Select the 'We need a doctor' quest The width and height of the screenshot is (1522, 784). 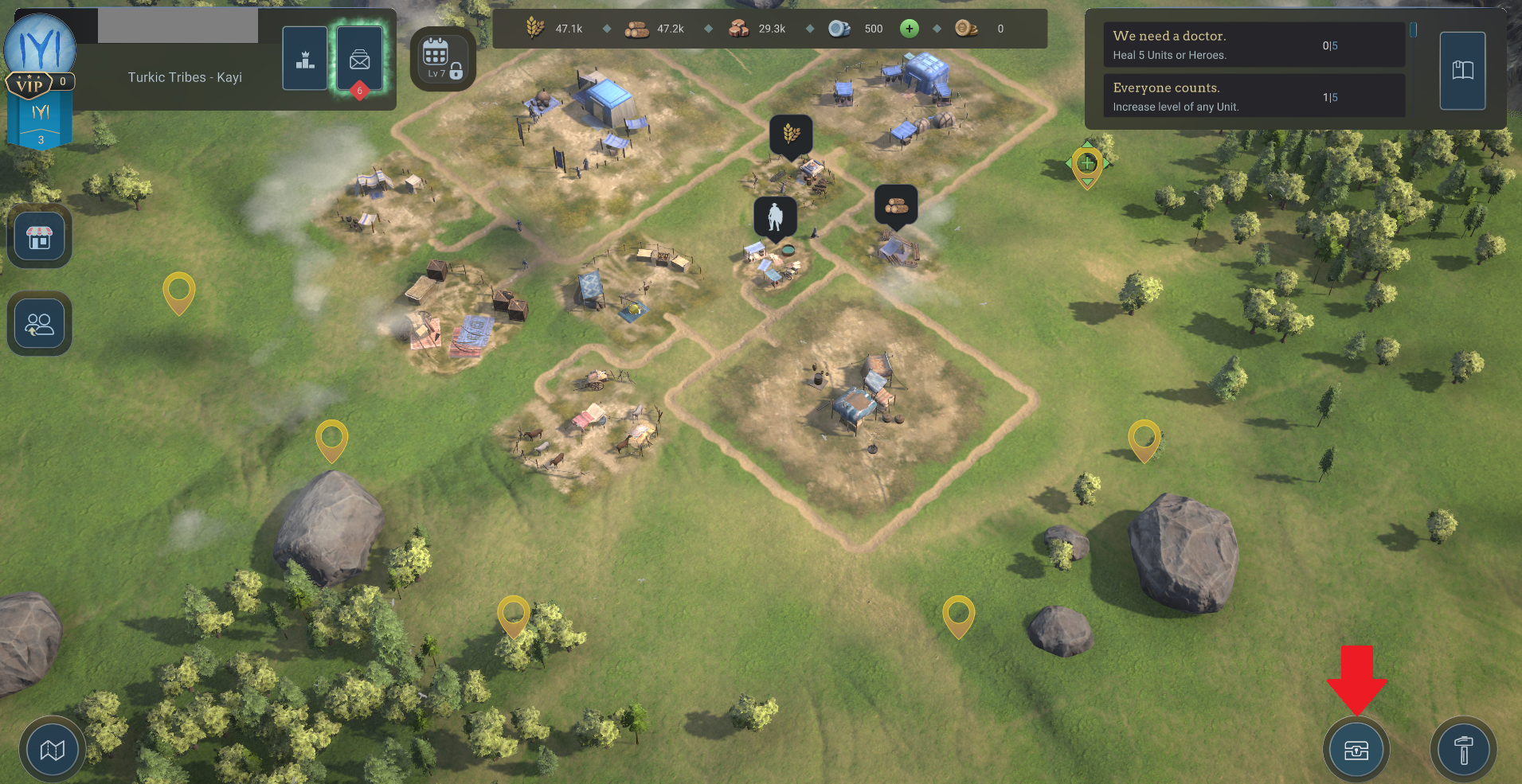1253,45
